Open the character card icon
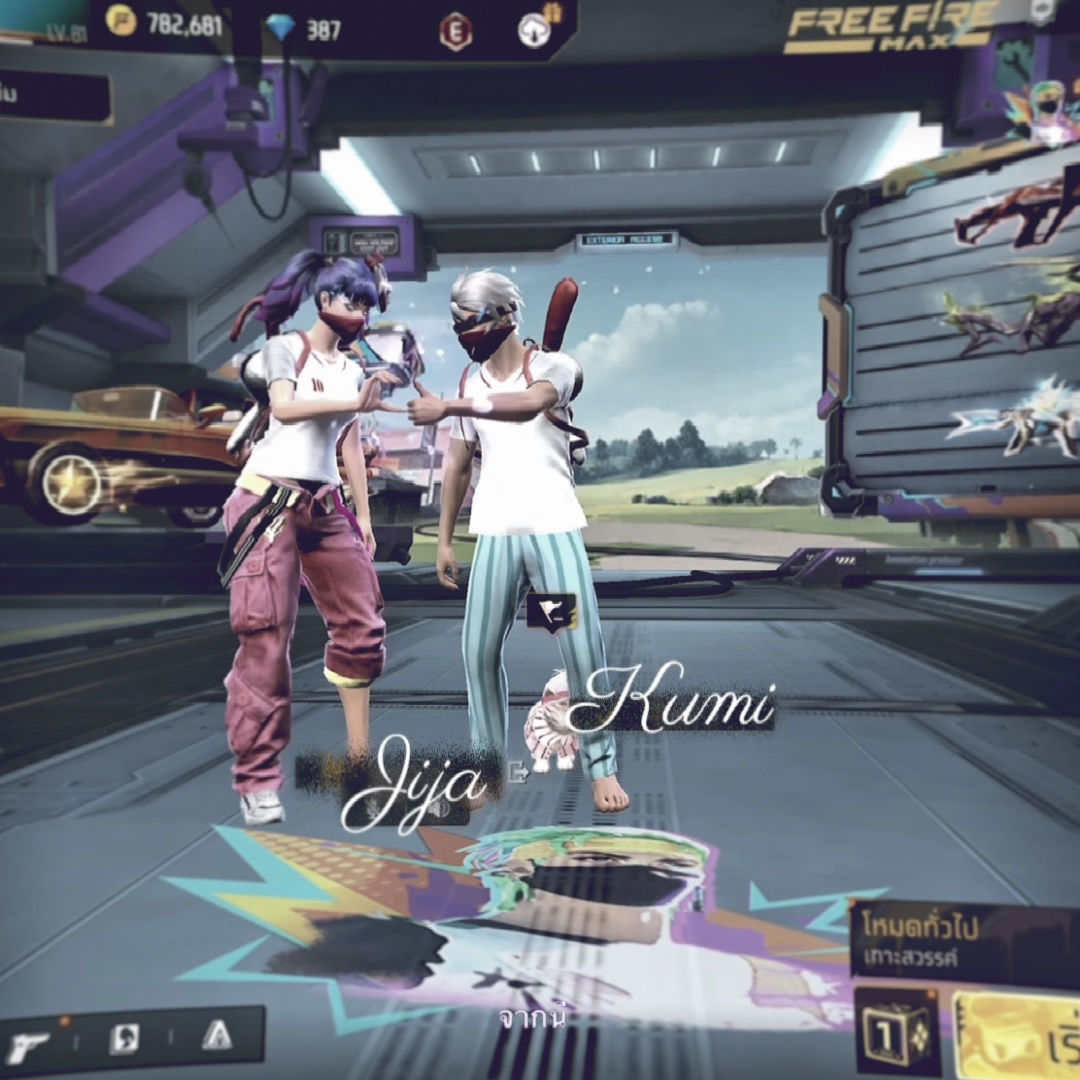Screen dimensions: 1080x1080 coord(124,1039)
